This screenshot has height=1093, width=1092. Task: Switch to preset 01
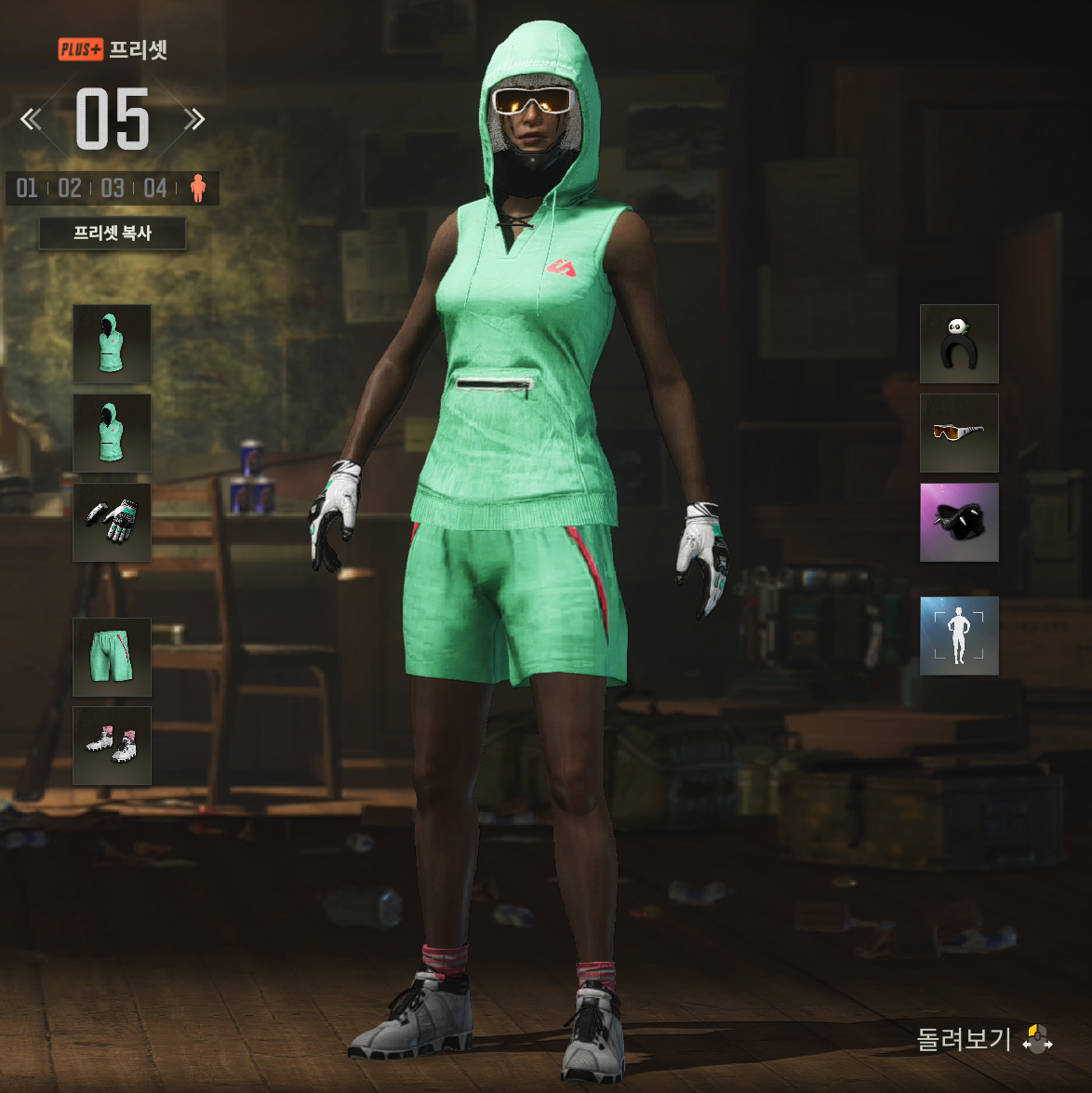click(x=27, y=189)
